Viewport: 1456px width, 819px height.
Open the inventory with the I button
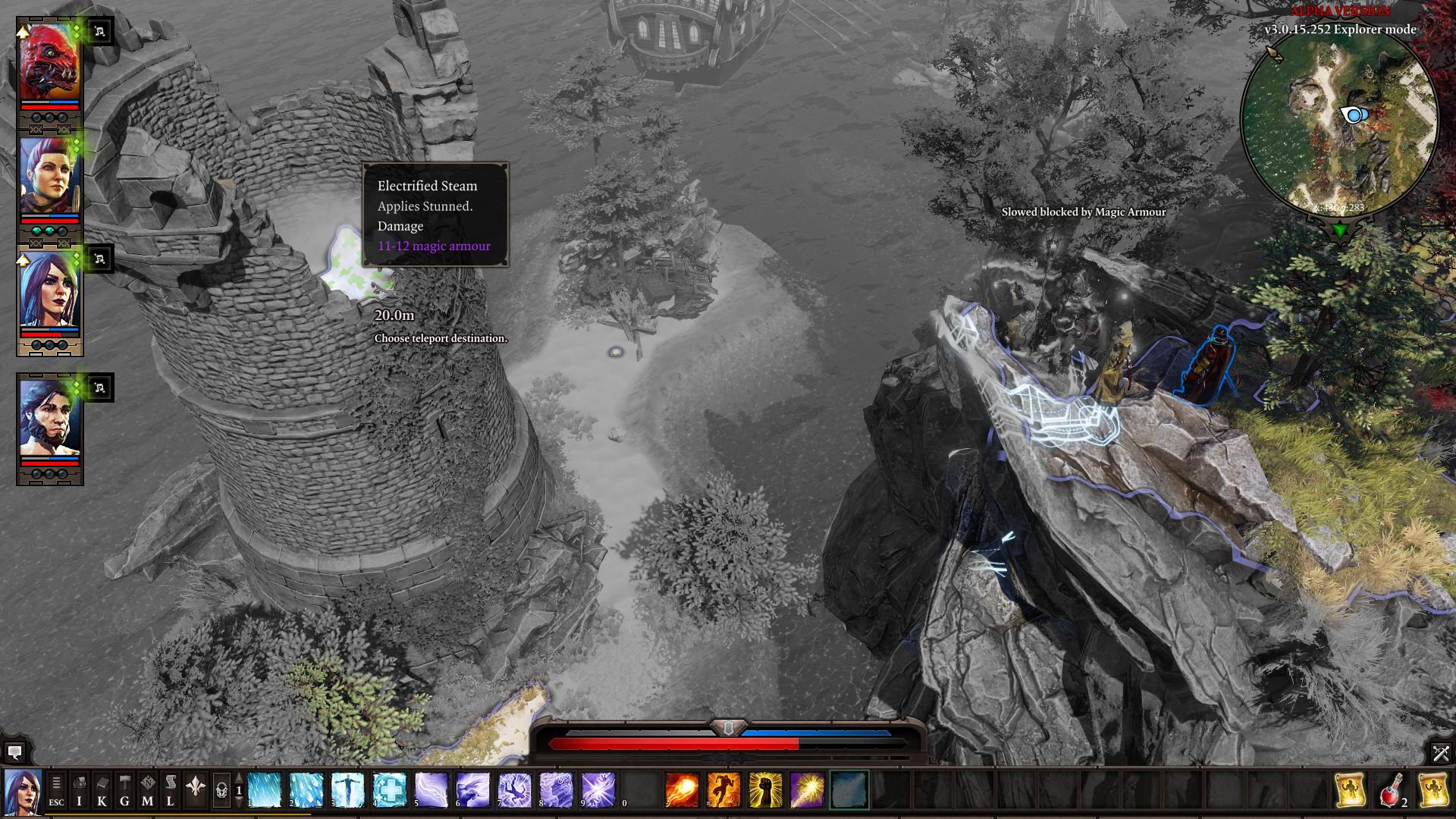pyautogui.click(x=79, y=790)
